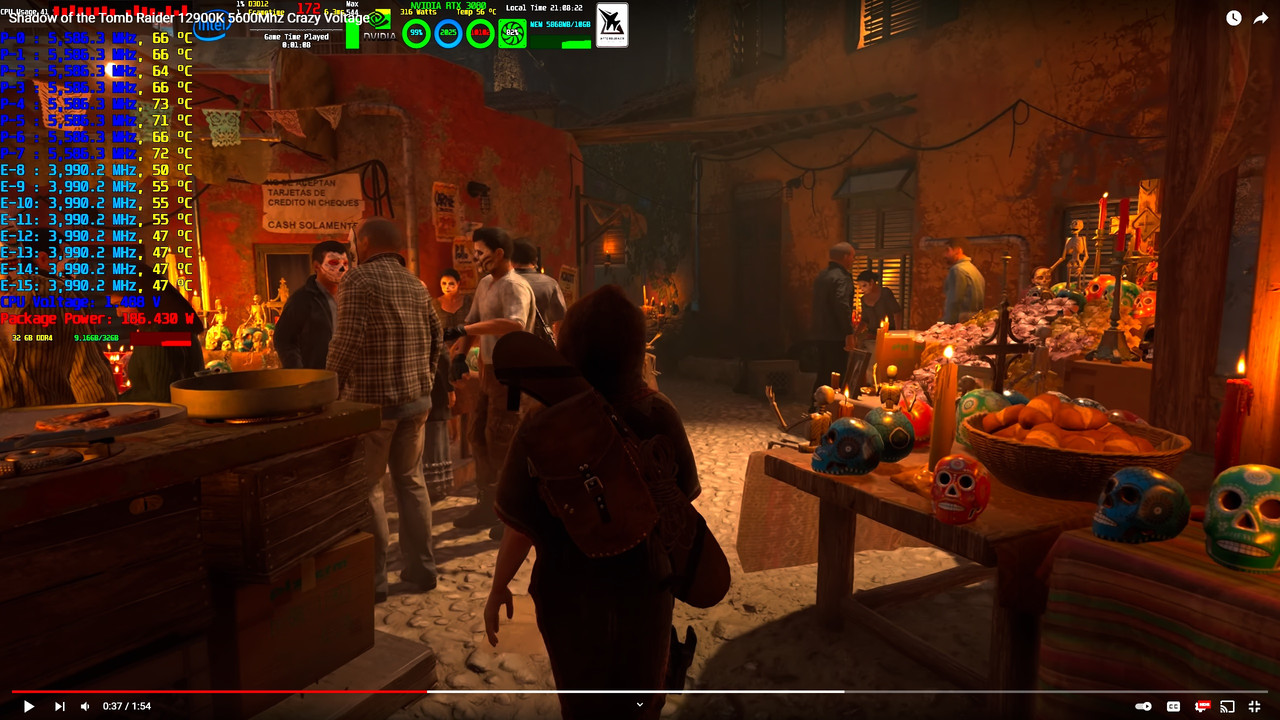Resume the video with the play button
Viewport: 1280px width, 720px height.
click(x=29, y=706)
